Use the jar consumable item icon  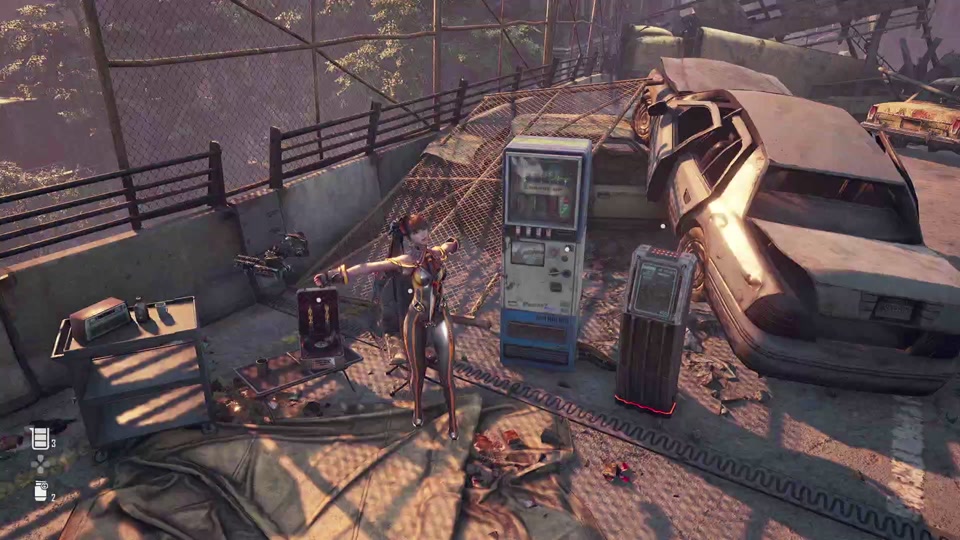pyautogui.click(x=40, y=490)
